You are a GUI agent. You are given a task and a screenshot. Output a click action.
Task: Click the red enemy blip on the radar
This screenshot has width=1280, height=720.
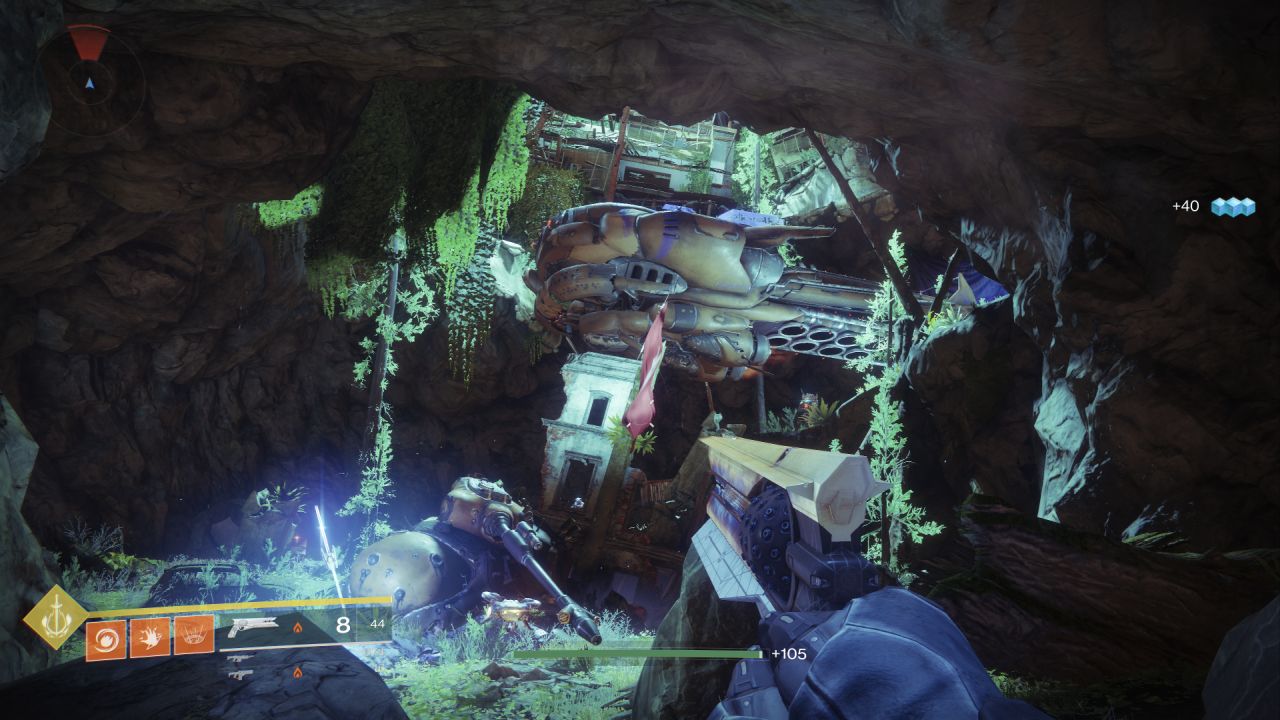[90, 40]
